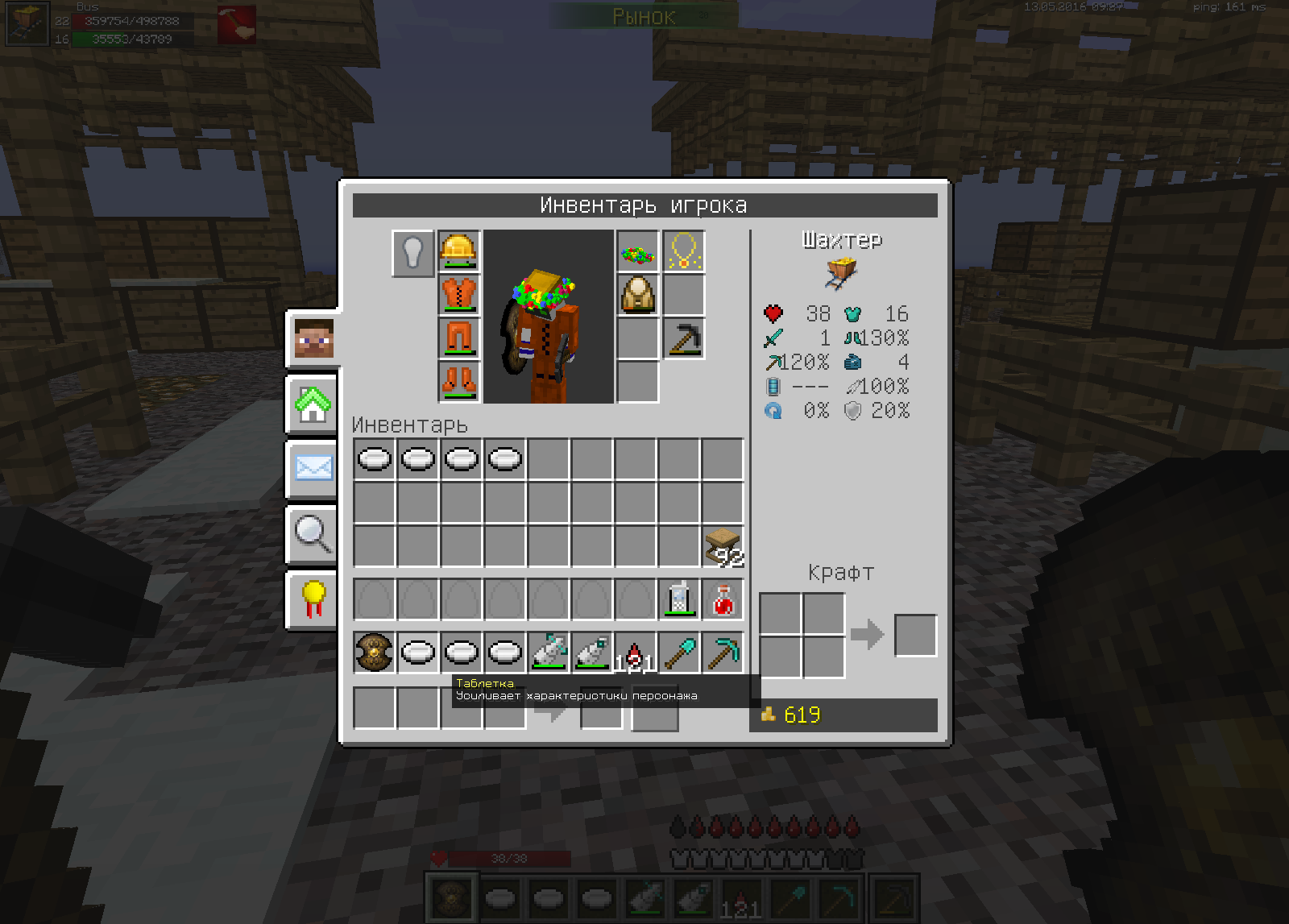
Task: Click the crafting output slot
Action: click(916, 636)
